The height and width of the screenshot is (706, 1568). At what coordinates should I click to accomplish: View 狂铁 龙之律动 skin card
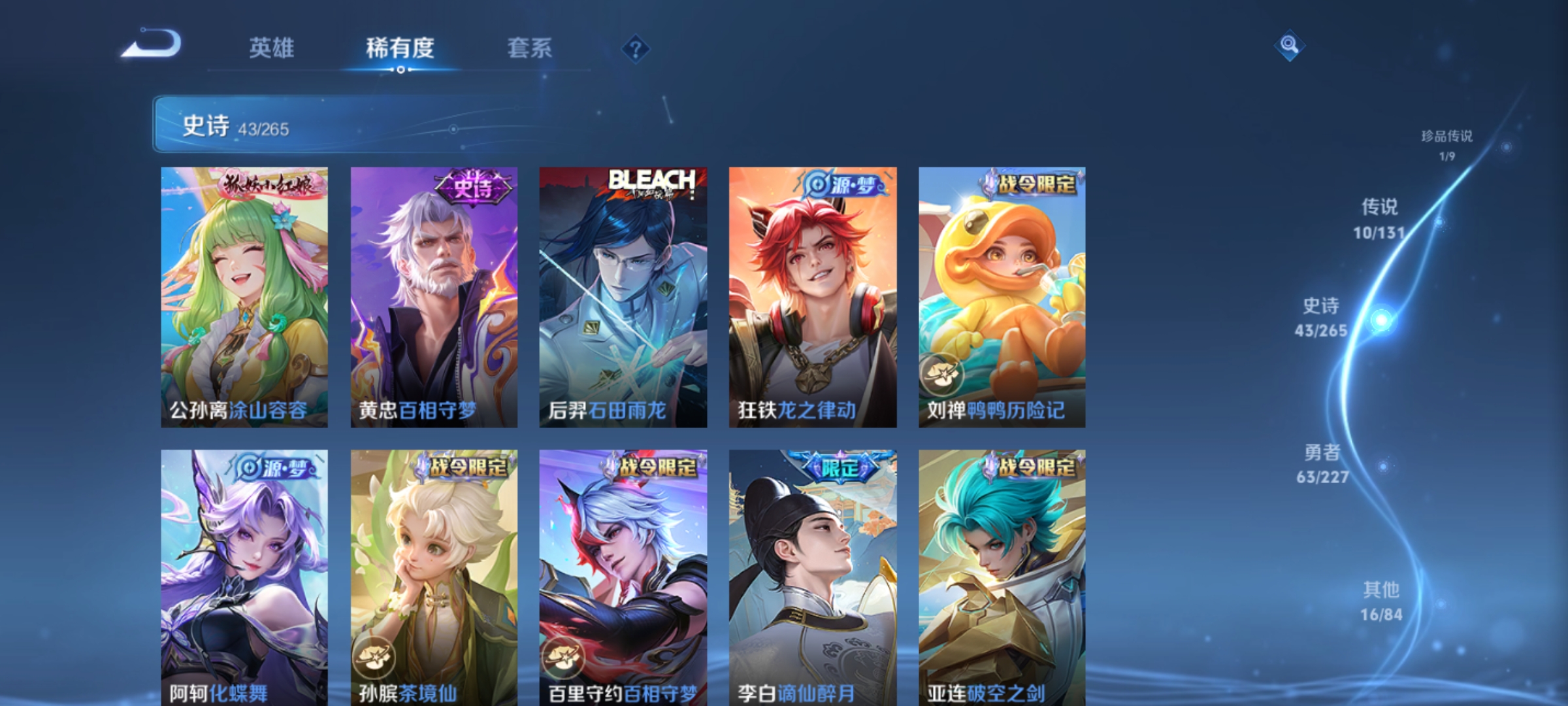pos(813,297)
